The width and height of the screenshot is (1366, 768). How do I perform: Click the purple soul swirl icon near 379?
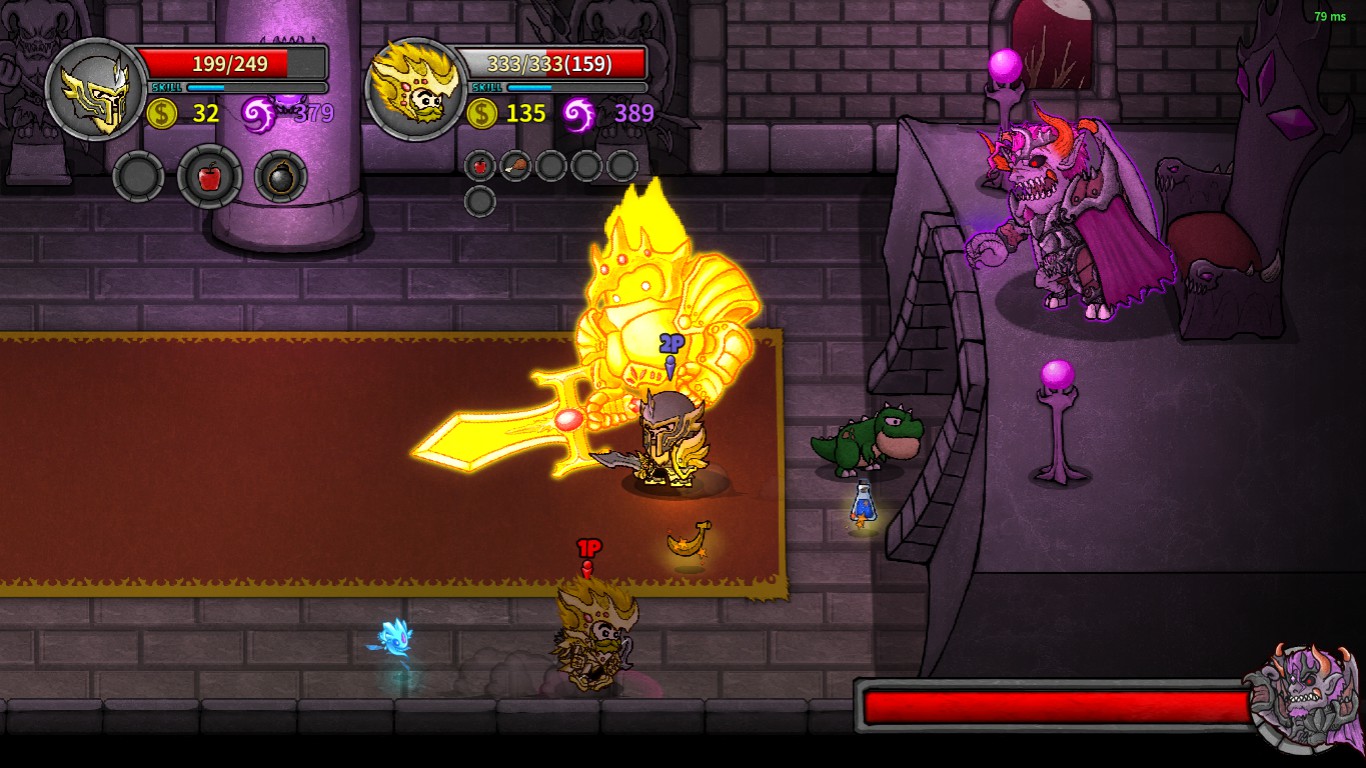257,113
